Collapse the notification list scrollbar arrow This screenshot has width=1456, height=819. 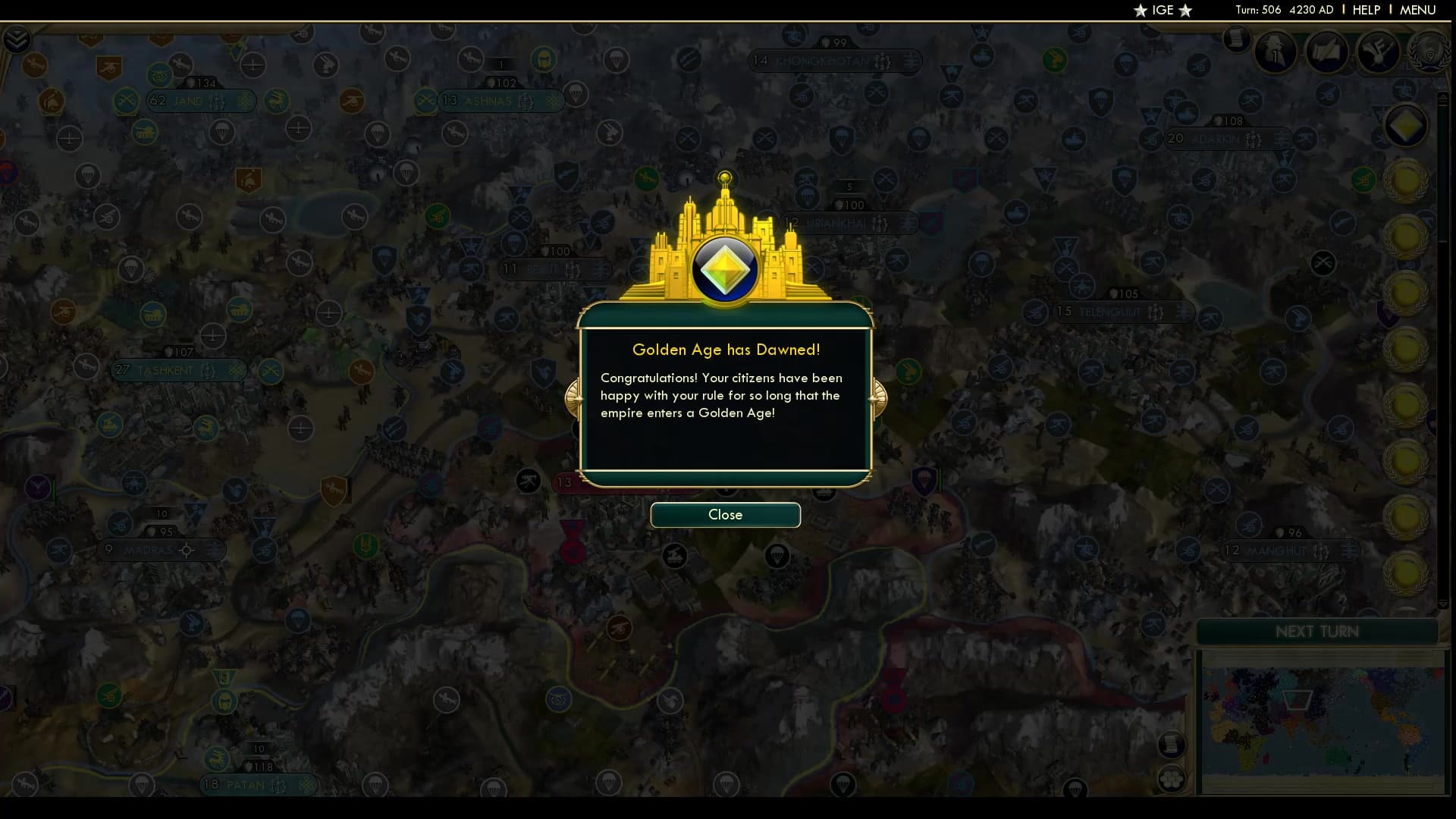1443,604
